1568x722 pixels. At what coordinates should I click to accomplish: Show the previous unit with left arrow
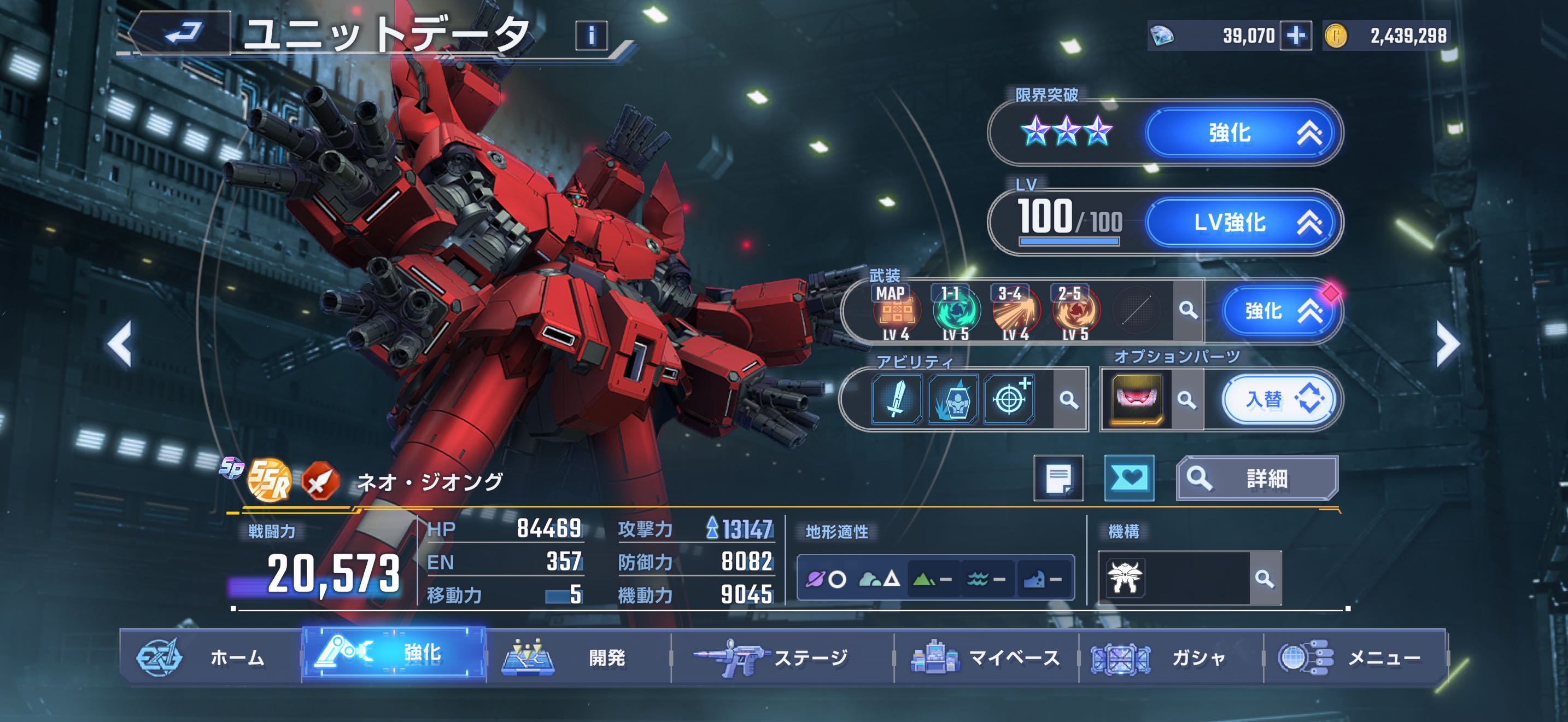[120, 344]
